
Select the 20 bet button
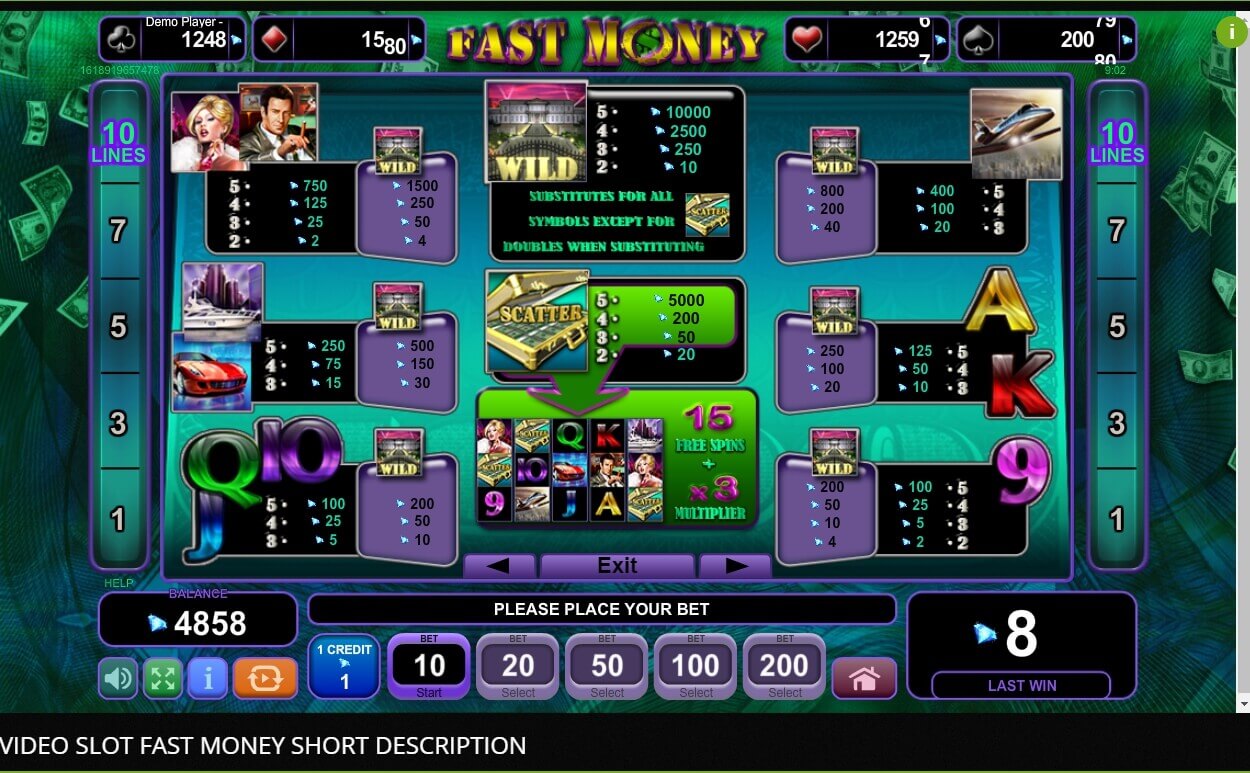[518, 666]
